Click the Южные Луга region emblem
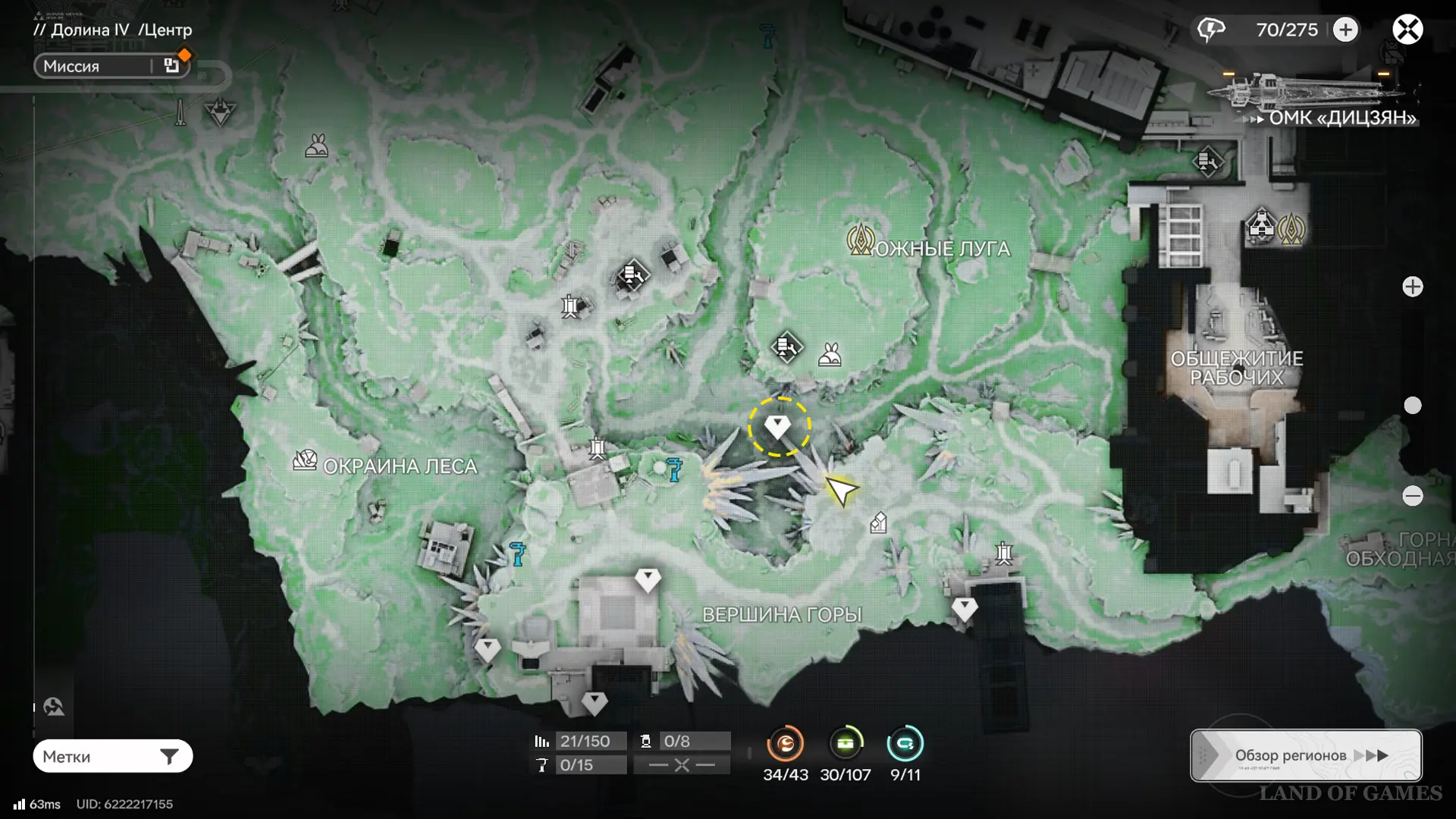 861,240
